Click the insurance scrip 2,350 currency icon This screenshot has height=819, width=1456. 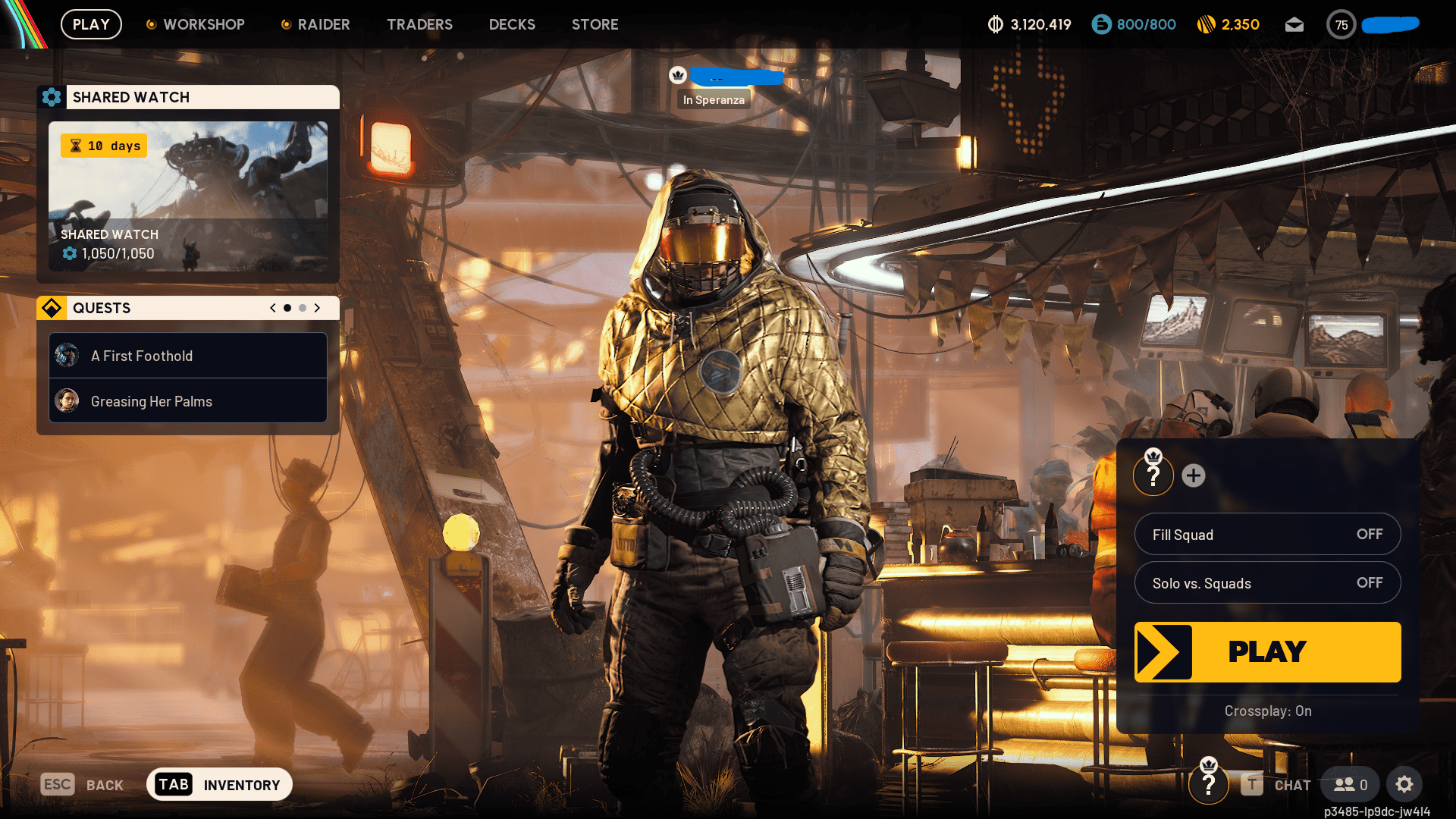coord(1207,24)
